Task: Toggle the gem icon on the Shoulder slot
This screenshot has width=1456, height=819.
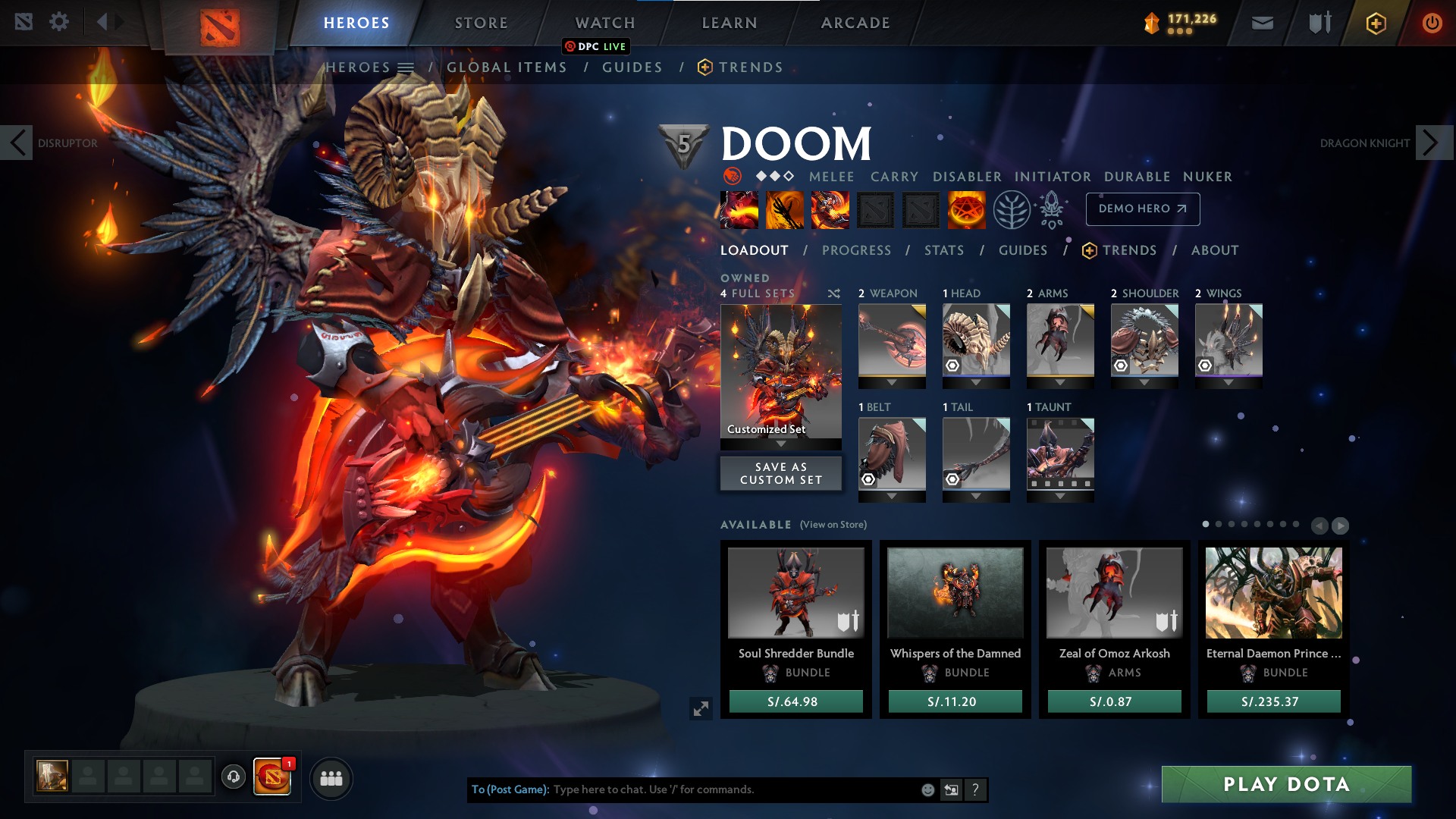Action: coord(1122,366)
